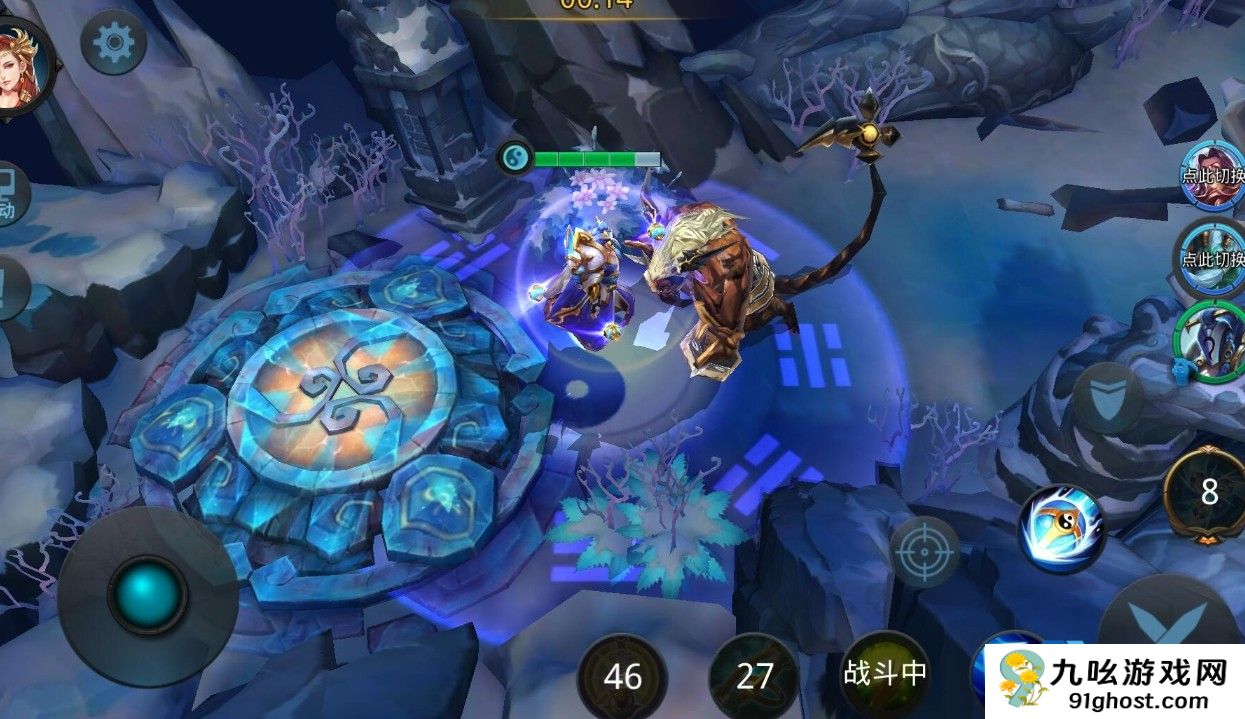The height and width of the screenshot is (719, 1245).
Task: Tap the 战斗中 button
Action: (x=885, y=673)
